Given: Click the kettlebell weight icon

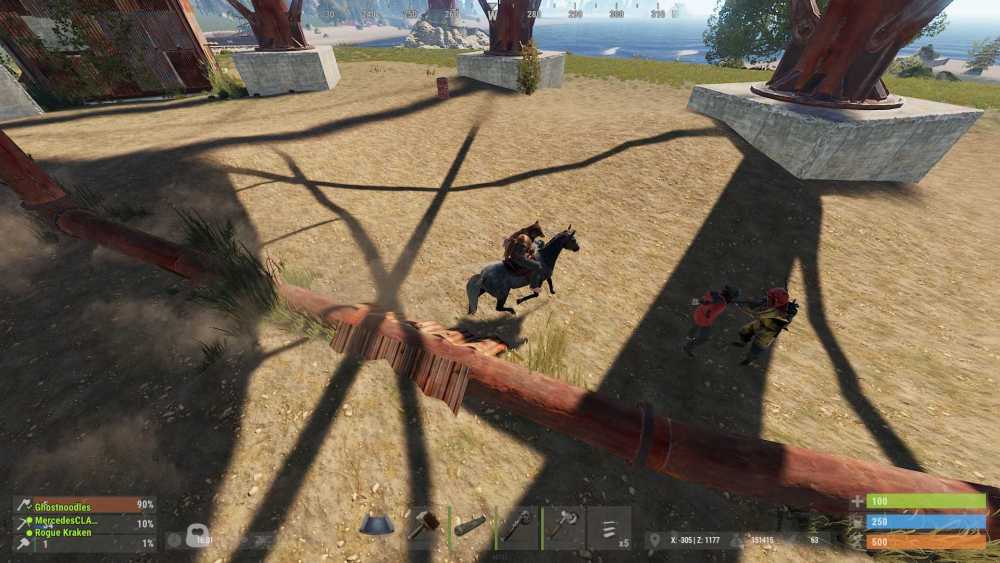Looking at the screenshot, I should [196, 537].
